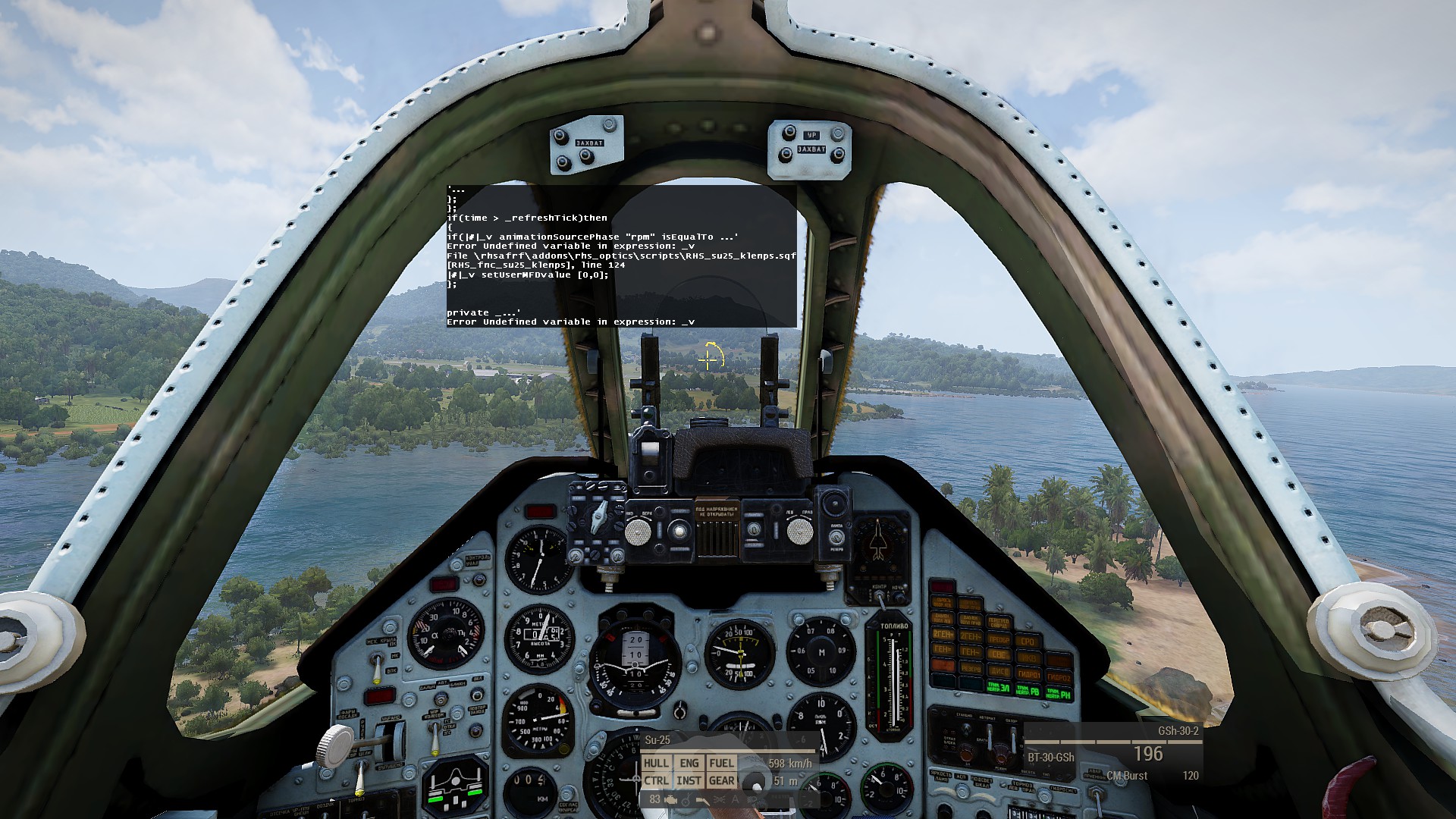
Task: Click the FUEL status tile
Action: [721, 763]
